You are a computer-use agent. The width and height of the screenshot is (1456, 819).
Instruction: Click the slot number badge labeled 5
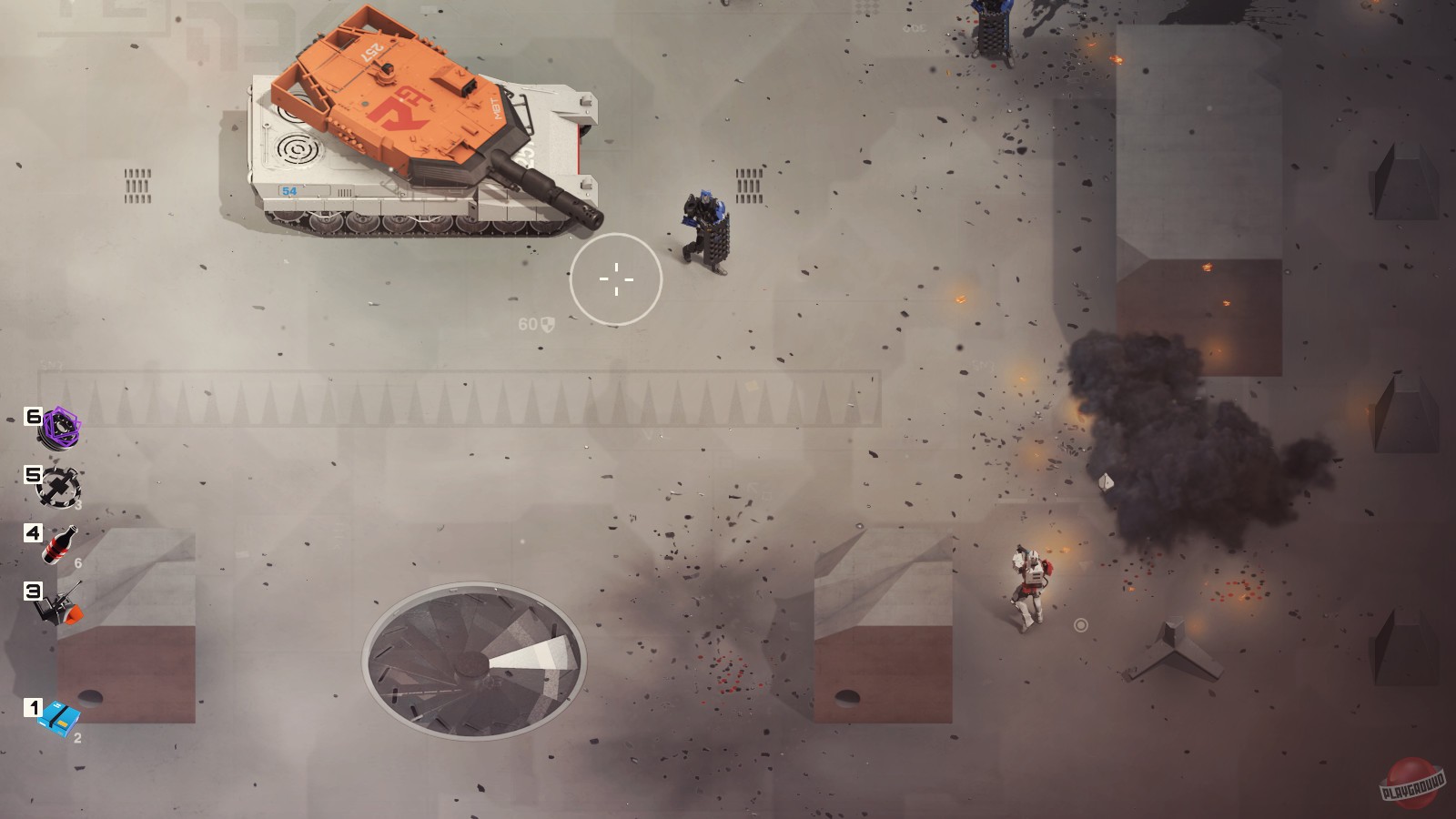pos(33,474)
